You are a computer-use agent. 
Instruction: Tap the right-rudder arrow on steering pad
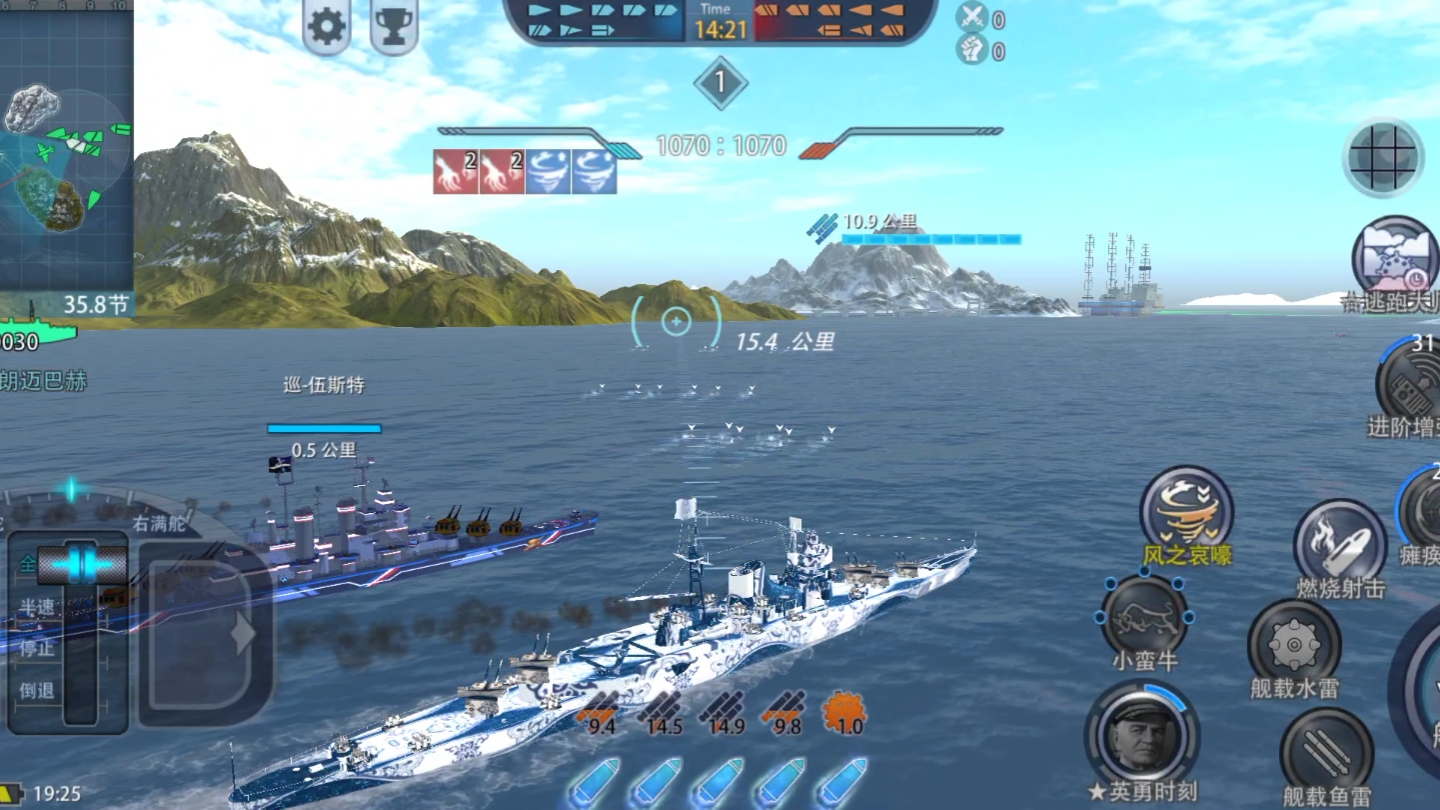(x=240, y=633)
